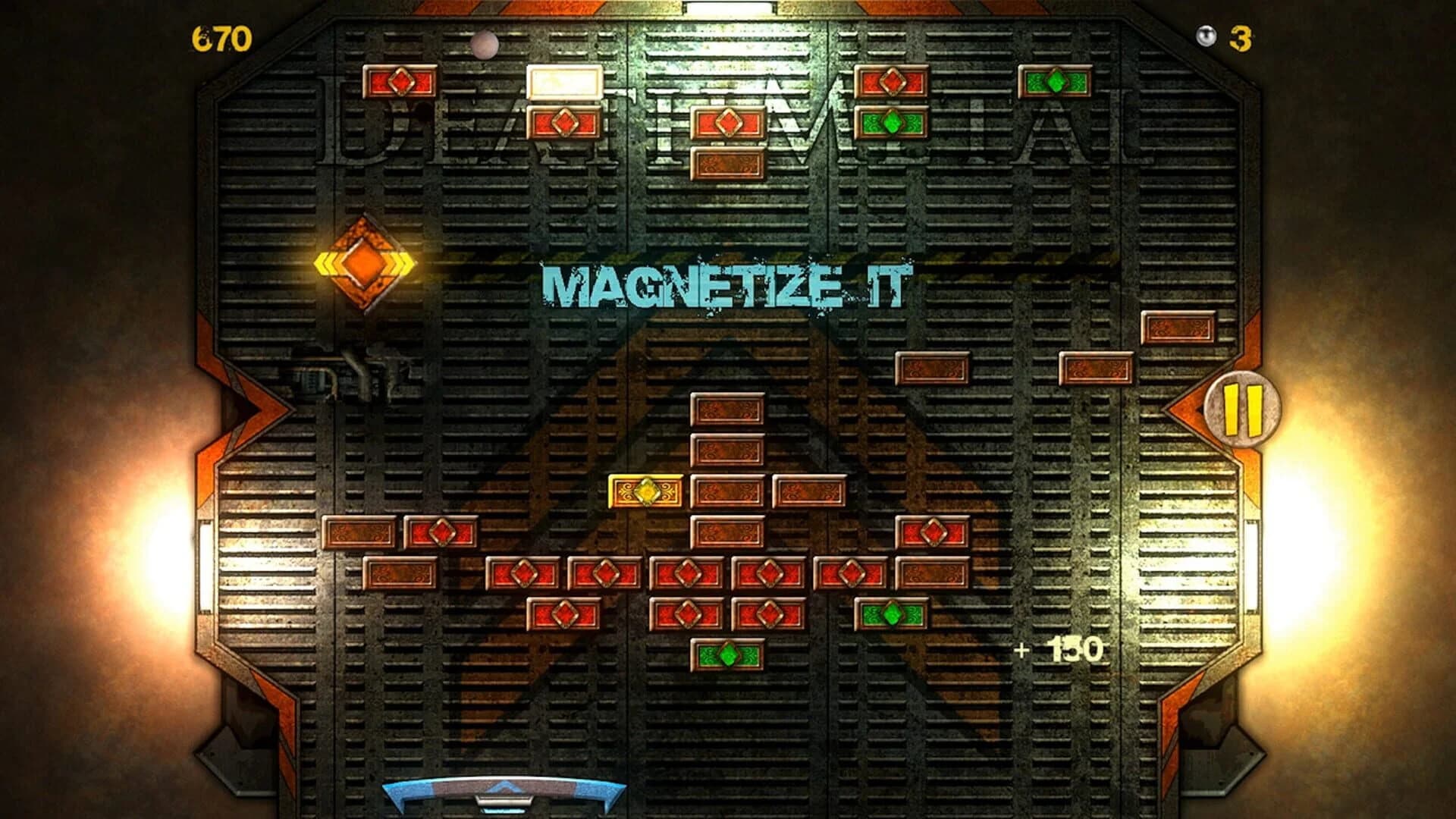
Task: Click the glowing white brick near the top
Action: (565, 83)
